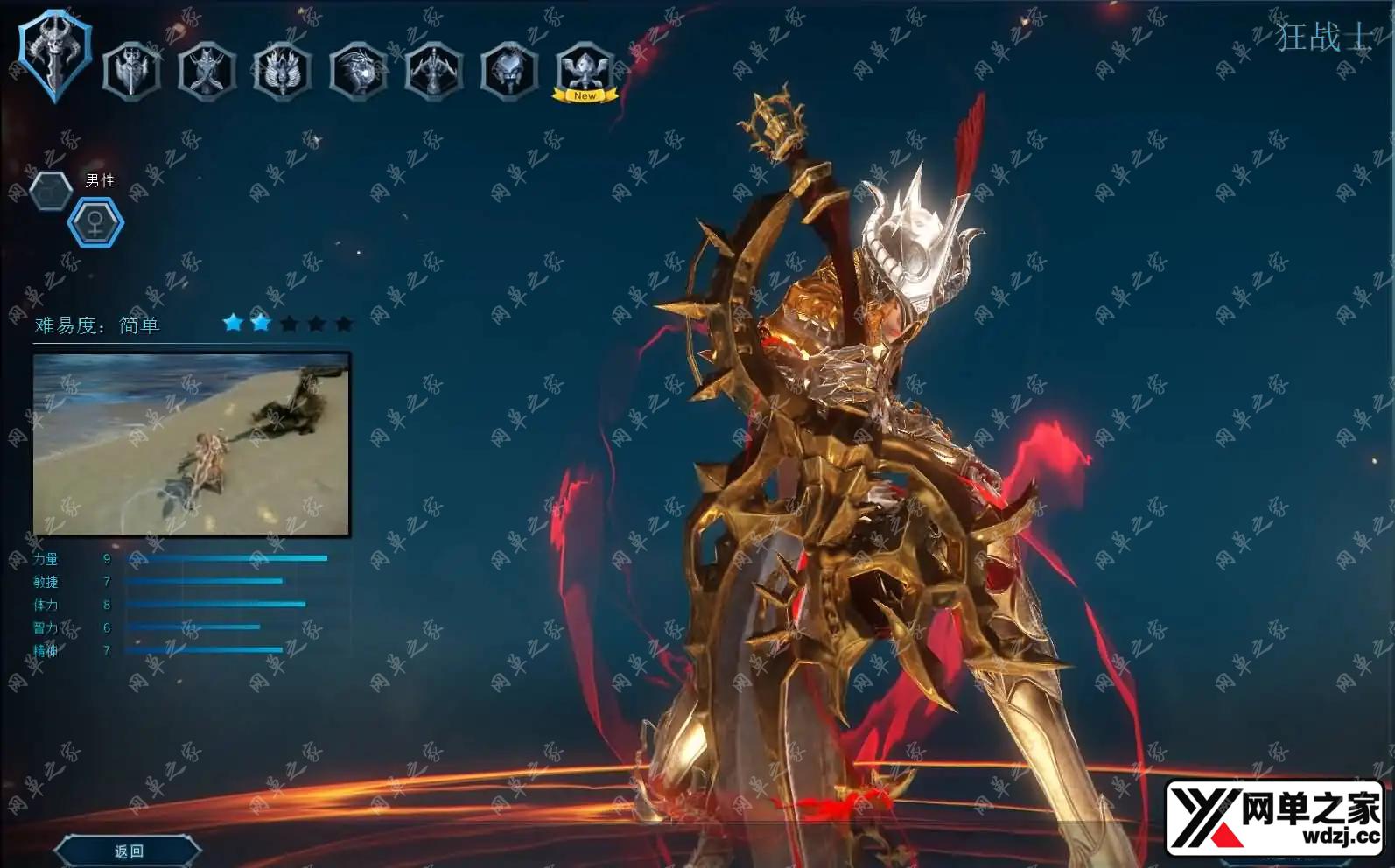Click the 返回 back button
Viewport: 1395px width, 868px height.
(129, 850)
